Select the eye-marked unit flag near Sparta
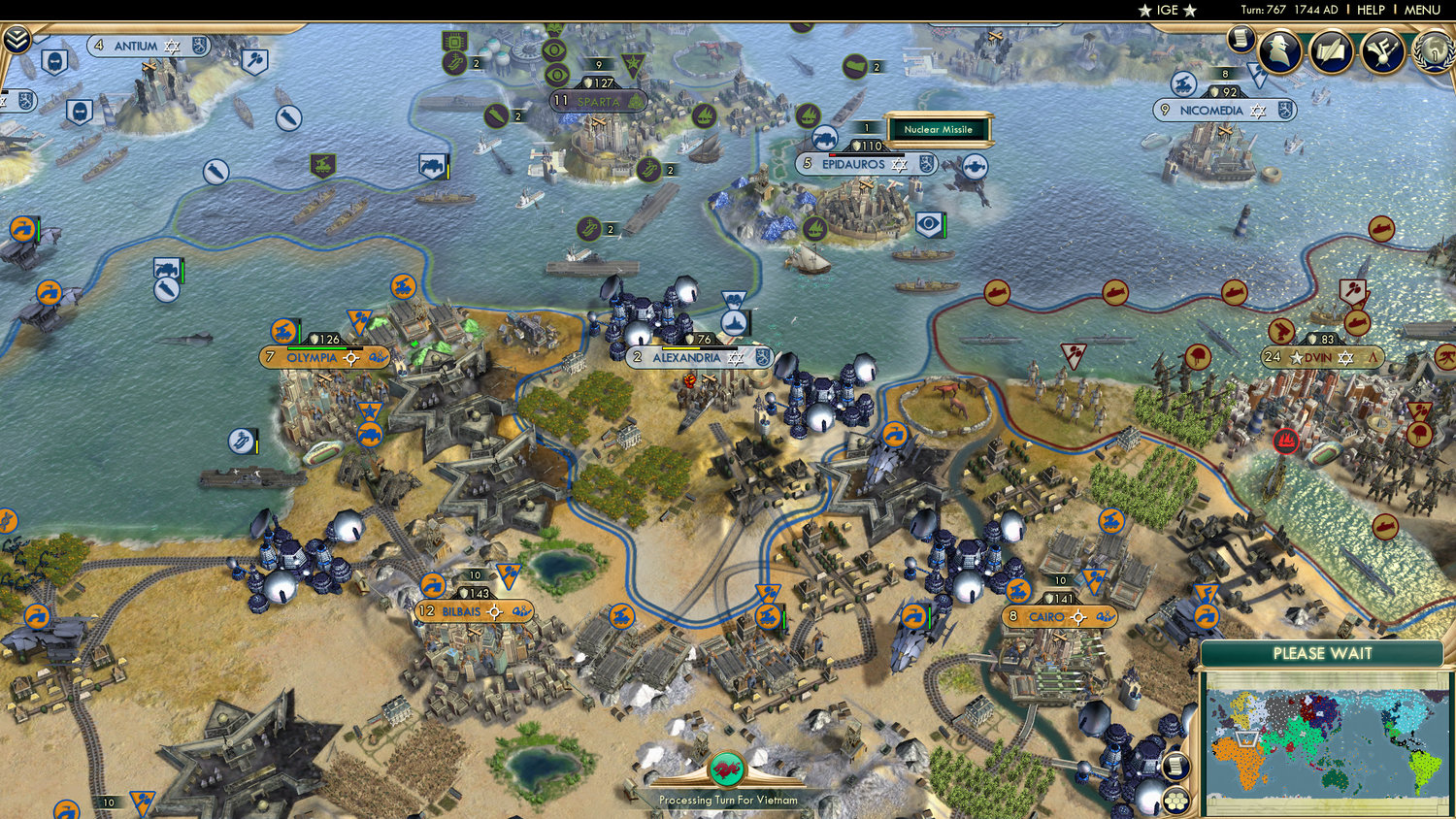This screenshot has width=1456, height=819. [553, 50]
